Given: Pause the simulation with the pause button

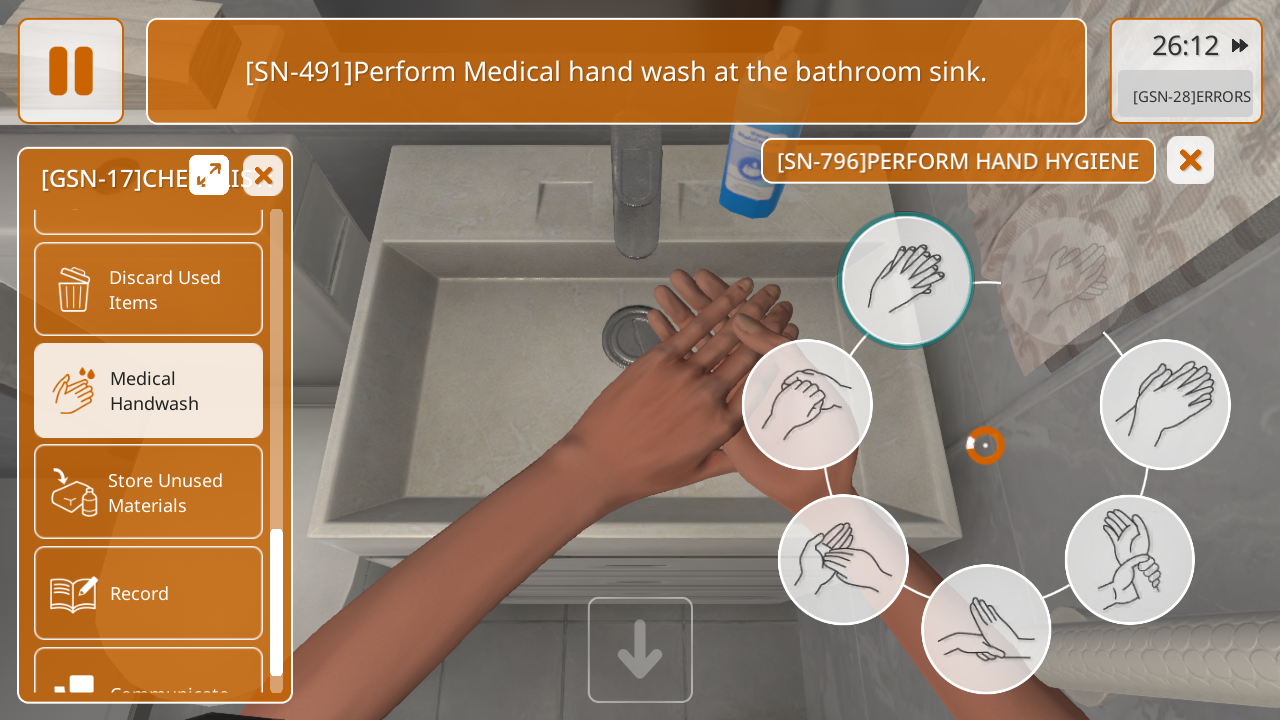Looking at the screenshot, I should [71, 71].
